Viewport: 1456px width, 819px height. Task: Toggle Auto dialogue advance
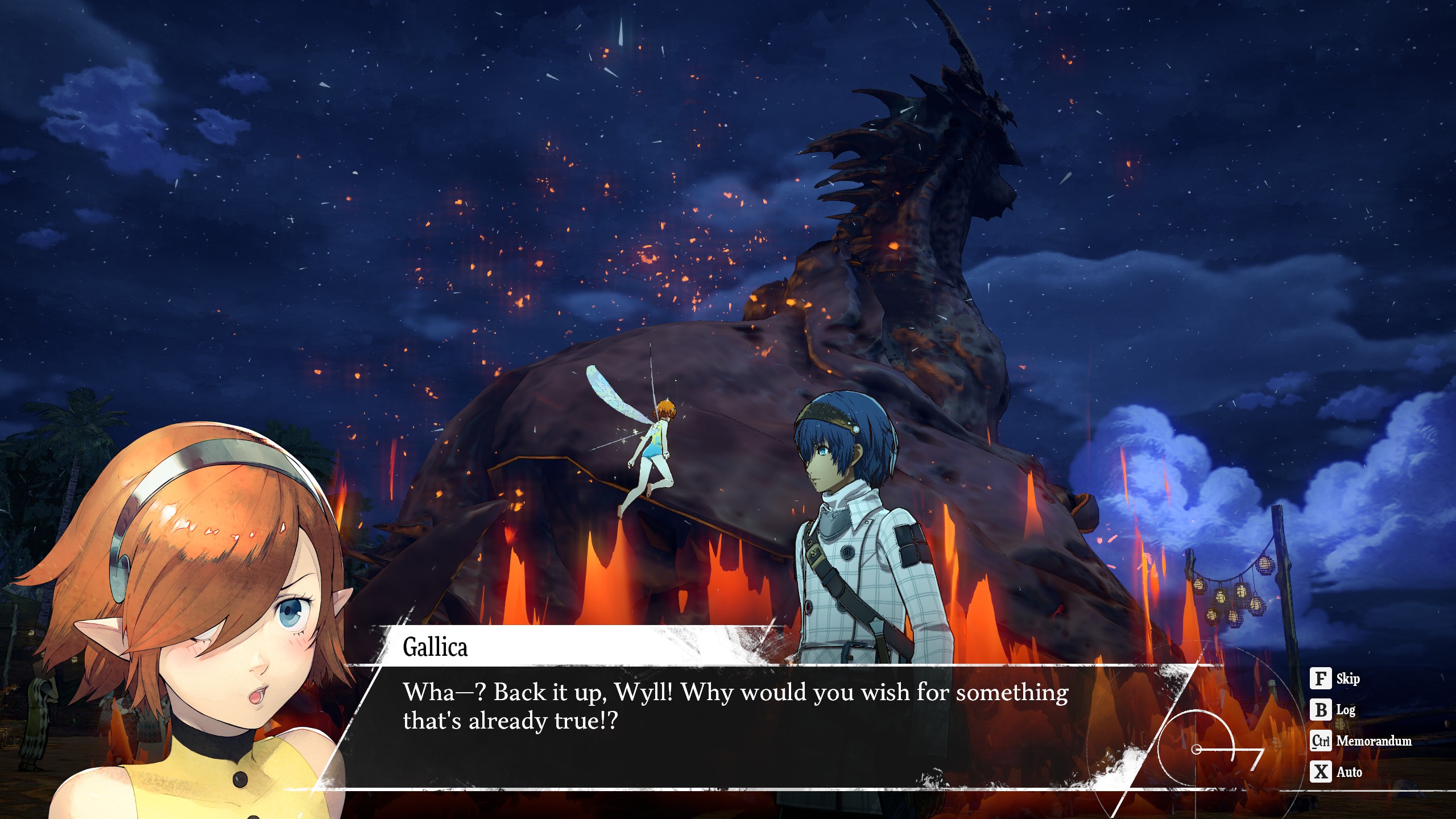click(1336, 772)
